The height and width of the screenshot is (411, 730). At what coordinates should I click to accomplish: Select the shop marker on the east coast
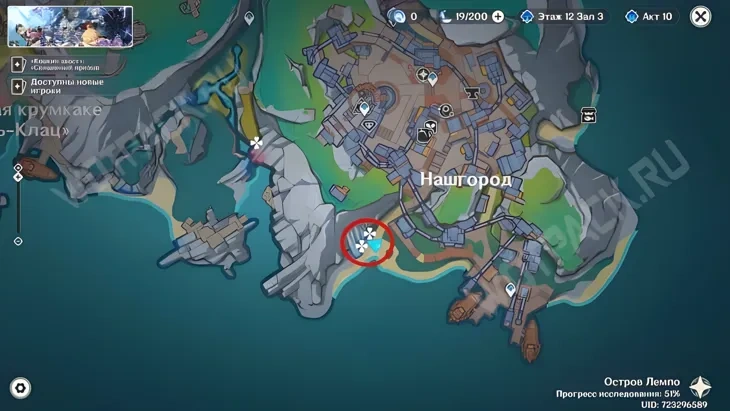[588, 115]
